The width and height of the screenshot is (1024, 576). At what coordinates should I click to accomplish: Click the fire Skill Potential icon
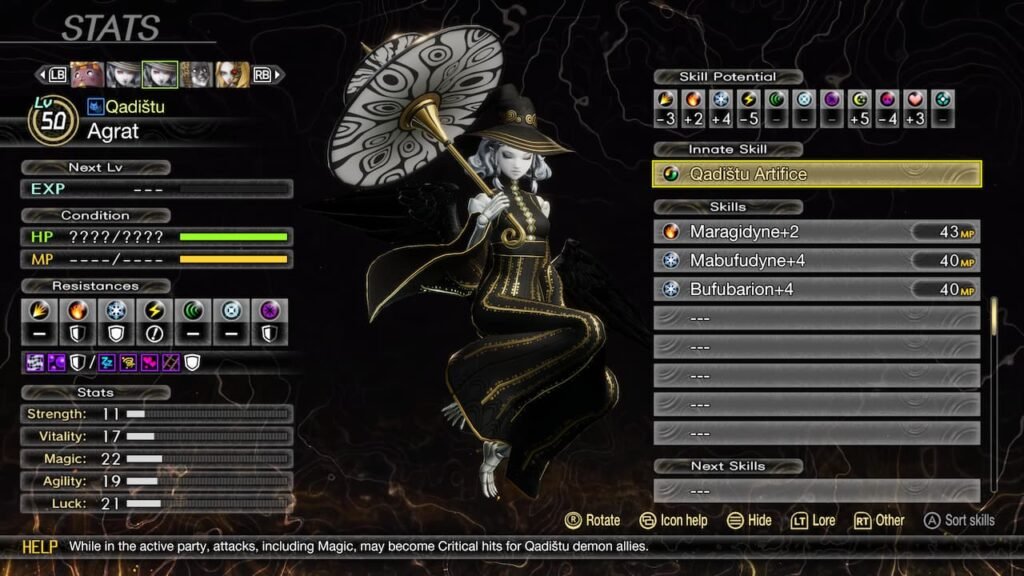pos(694,100)
